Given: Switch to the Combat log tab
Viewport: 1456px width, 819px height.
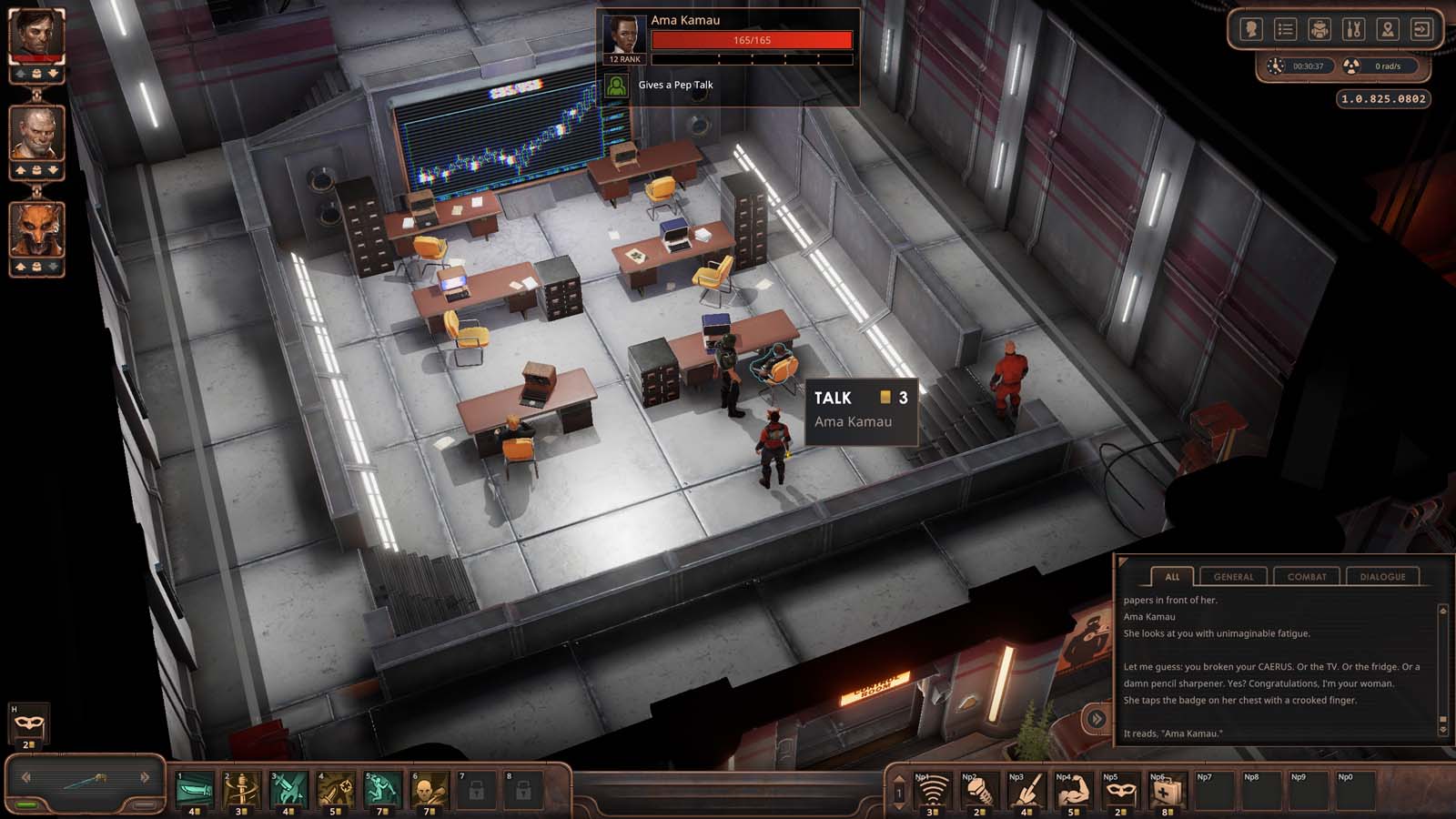Looking at the screenshot, I should (x=1307, y=576).
